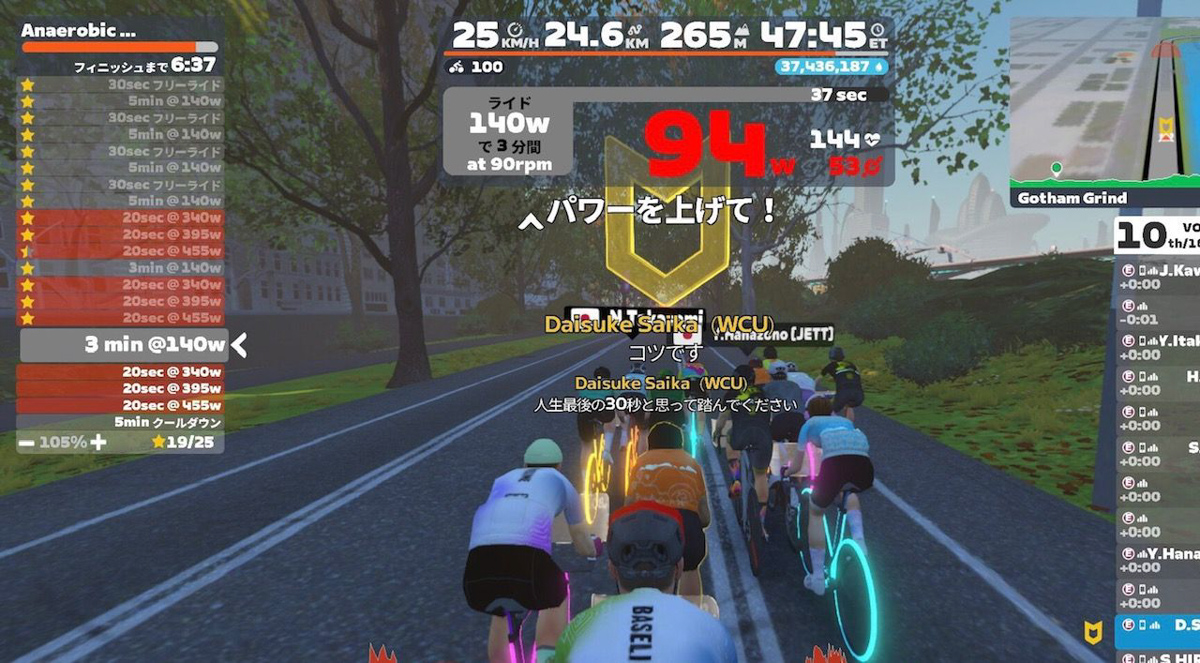Viewport: 1200px width, 663px height.
Task: Decrease workout intensity with the minus button
Action: (26, 442)
